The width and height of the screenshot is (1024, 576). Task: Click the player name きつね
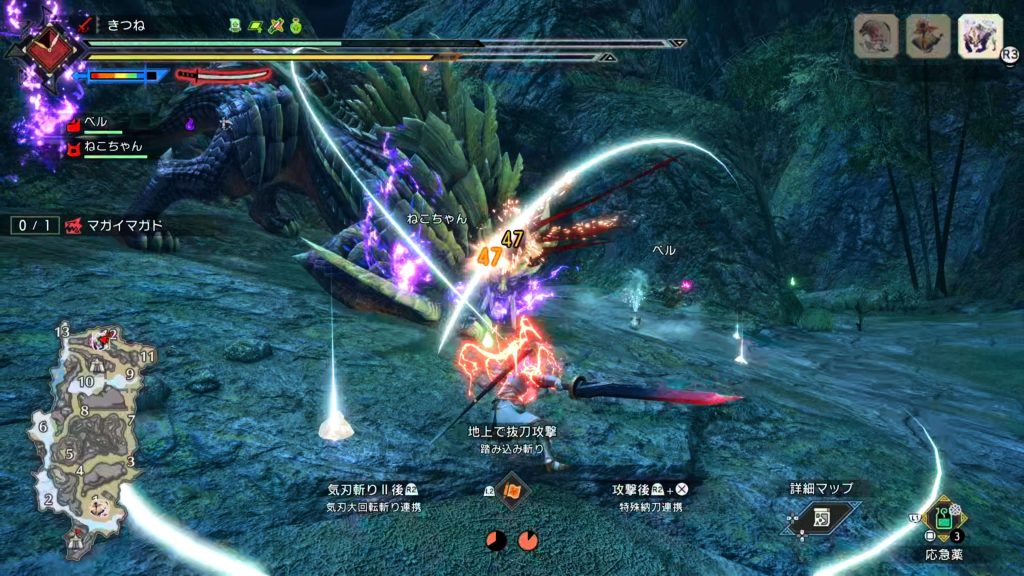tap(126, 25)
